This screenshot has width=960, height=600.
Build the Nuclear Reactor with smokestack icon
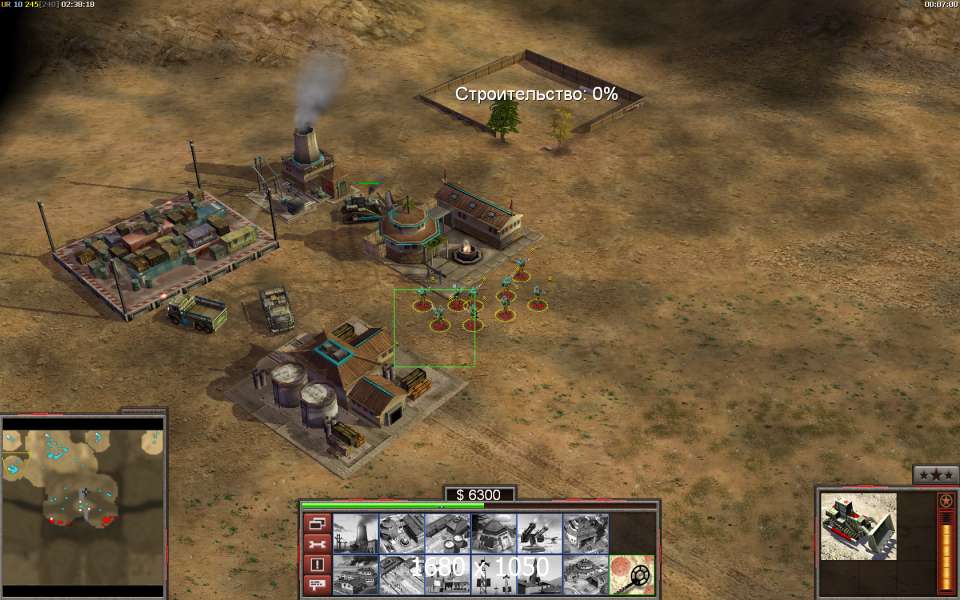(x=354, y=533)
